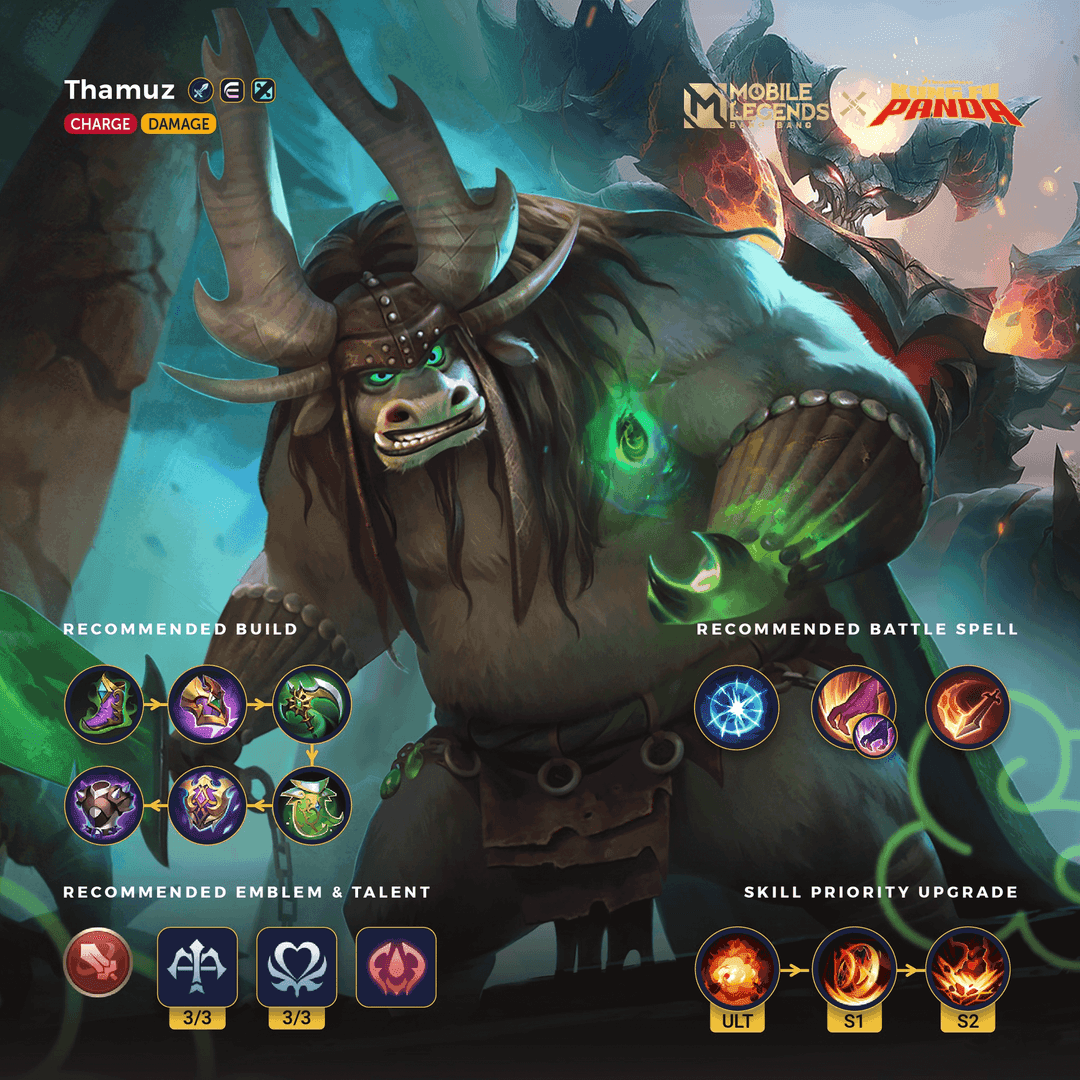Select the fiery hand battle spell
1080x1080 pixels.
click(x=850, y=708)
